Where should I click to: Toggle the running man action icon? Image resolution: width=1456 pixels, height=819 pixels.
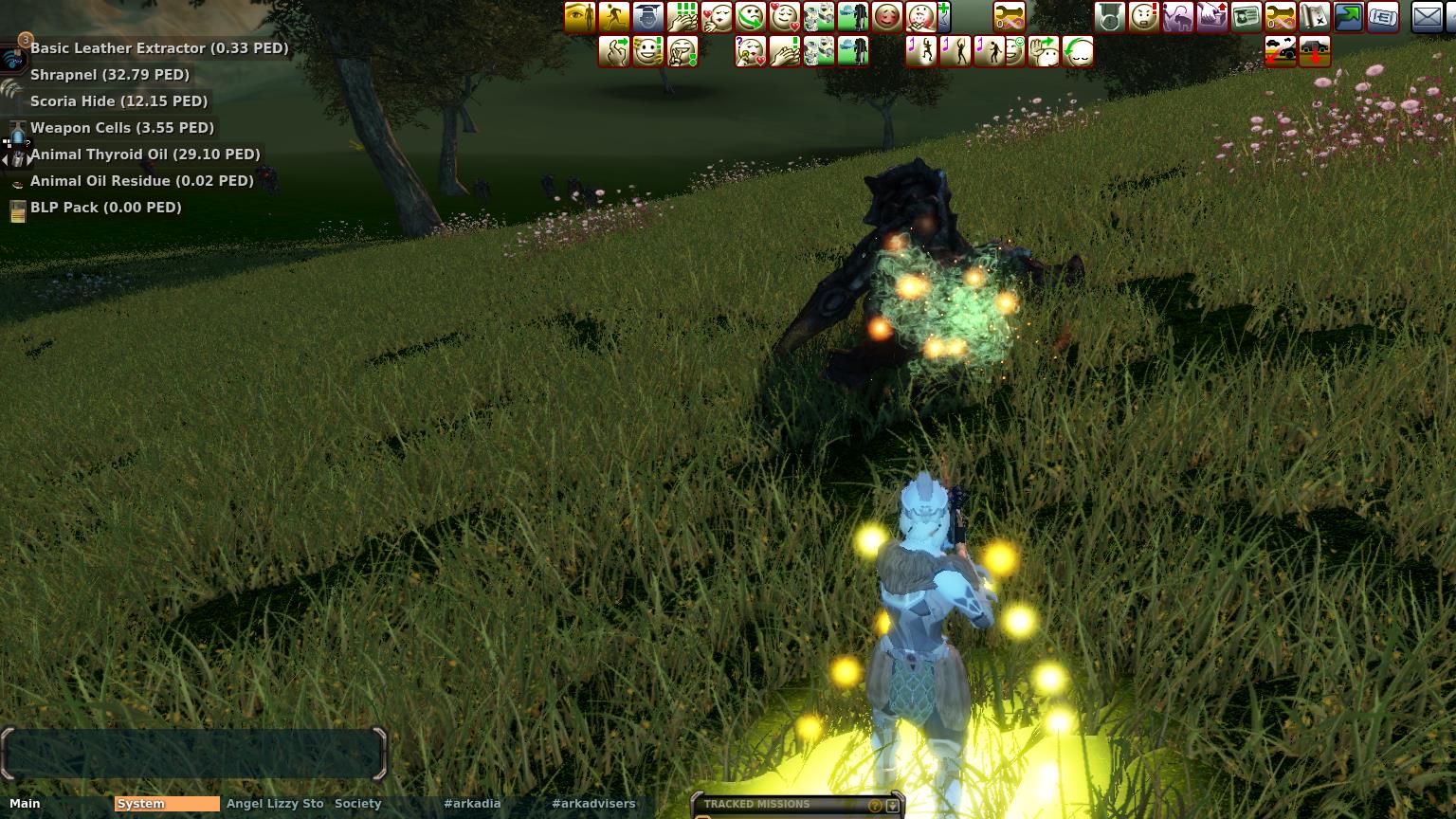click(x=614, y=17)
